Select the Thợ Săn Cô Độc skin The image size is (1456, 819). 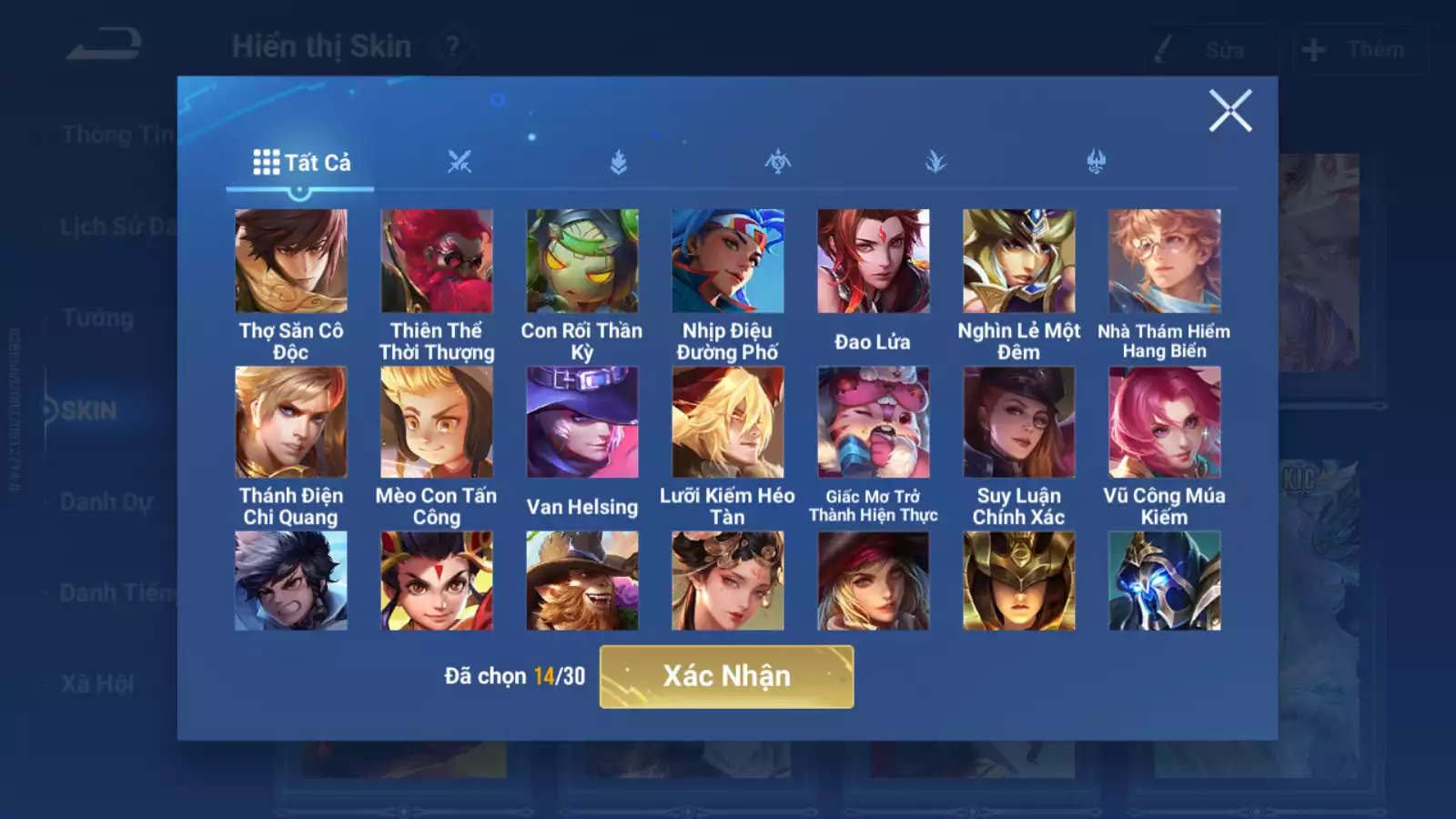click(x=291, y=262)
